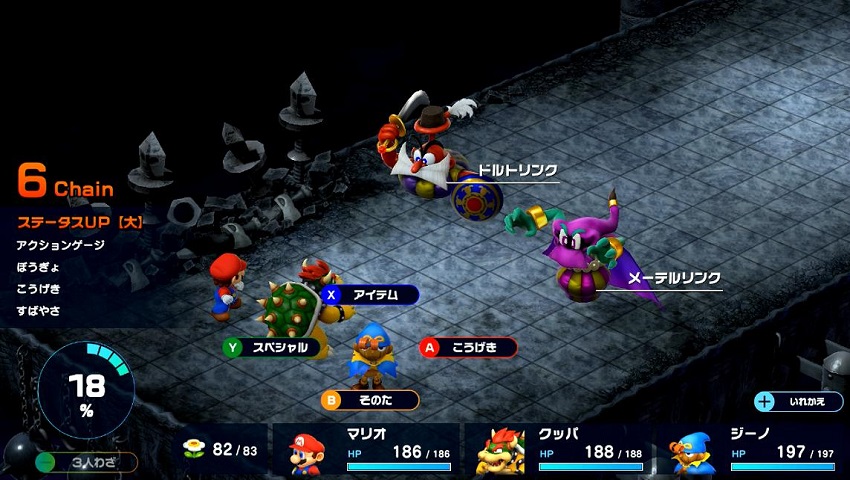Image resolution: width=850 pixels, height=480 pixels.
Task: Select Mario's party status panel
Action: pos(372,452)
